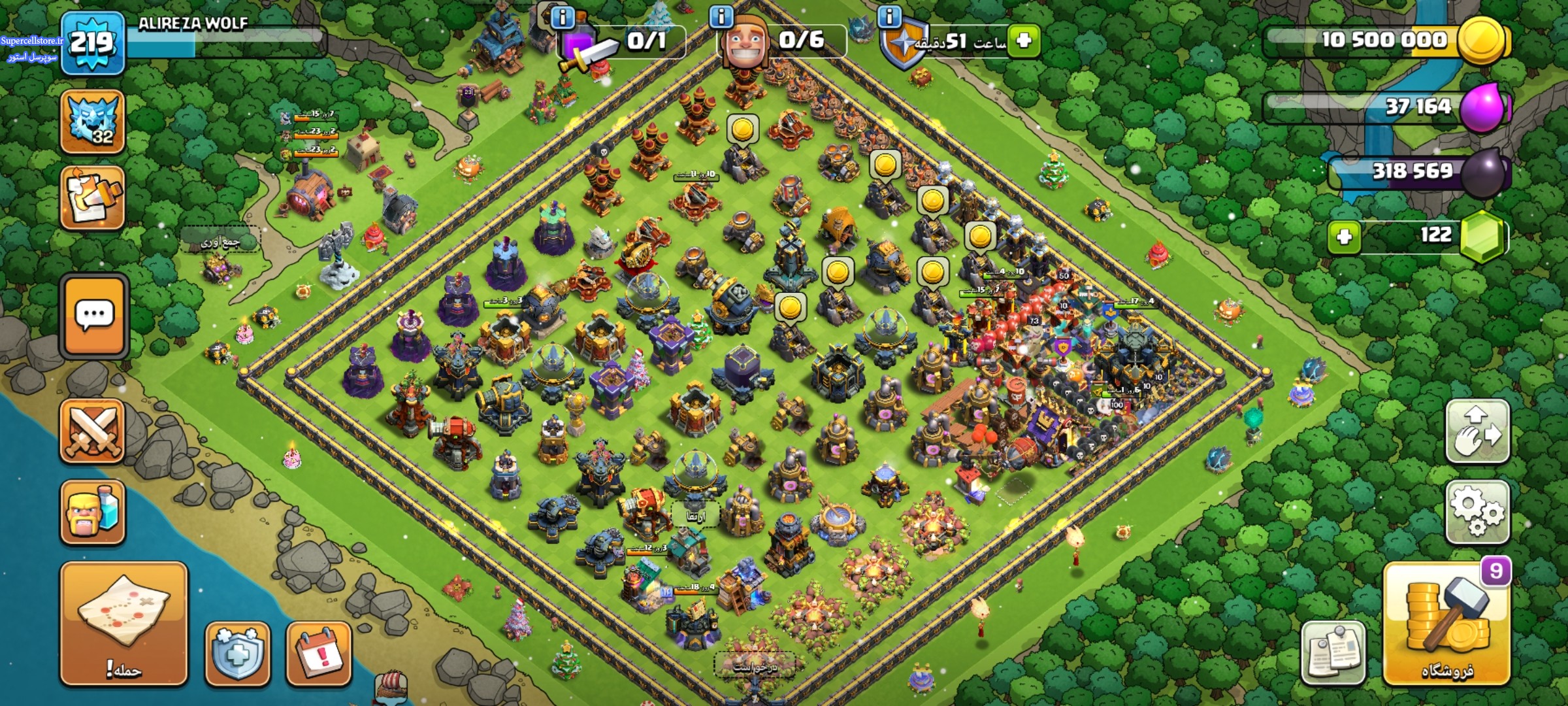Open the crossed swords clan war button
1568x706 pixels.
(92, 431)
